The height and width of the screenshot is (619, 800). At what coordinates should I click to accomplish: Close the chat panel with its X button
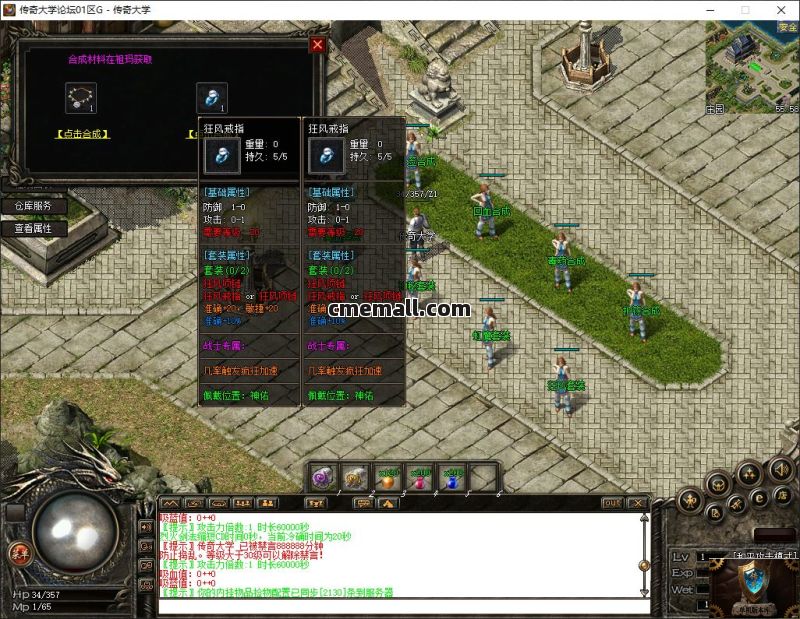639,503
